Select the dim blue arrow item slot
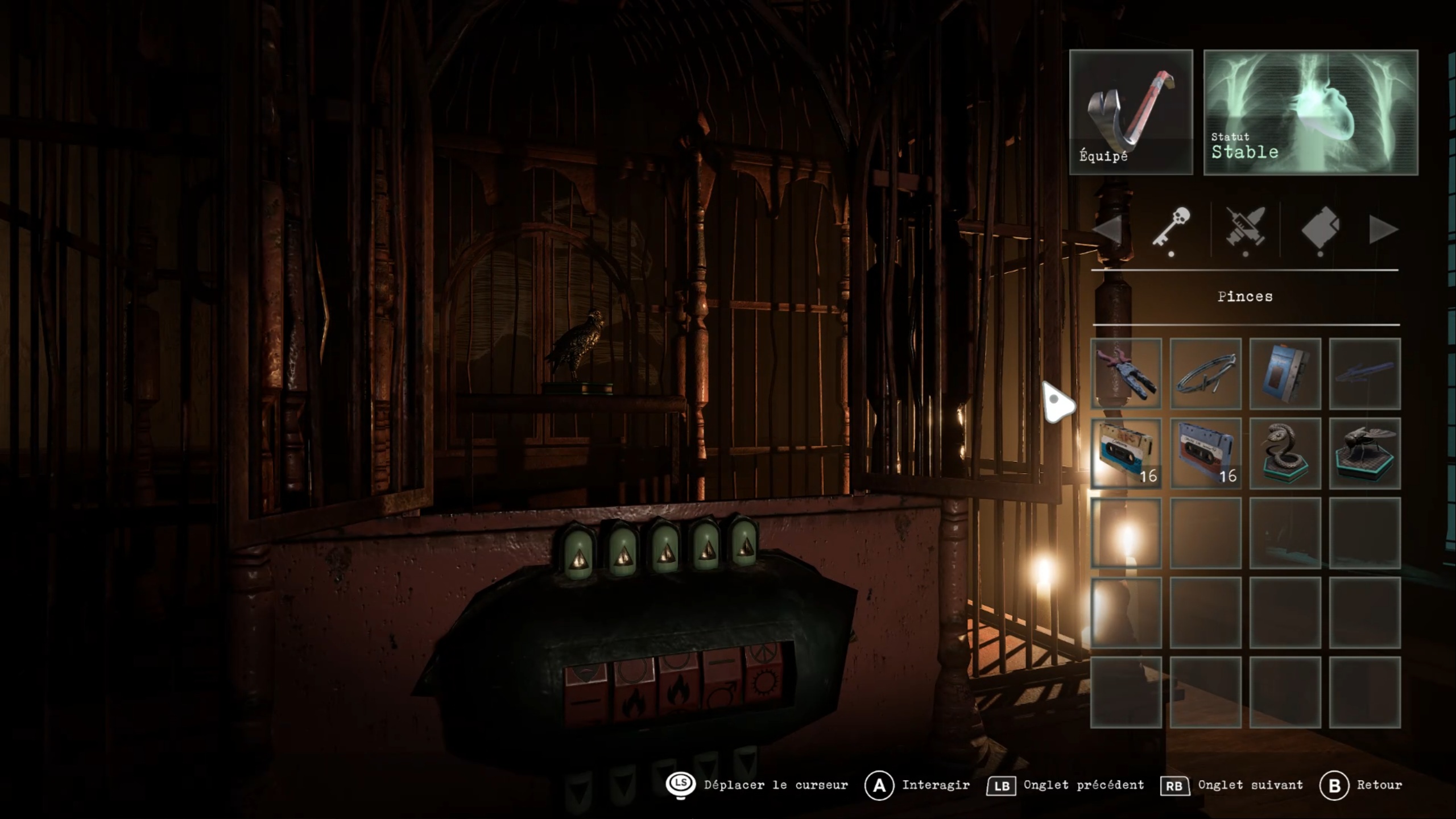Viewport: 1456px width, 819px height. click(x=1364, y=374)
